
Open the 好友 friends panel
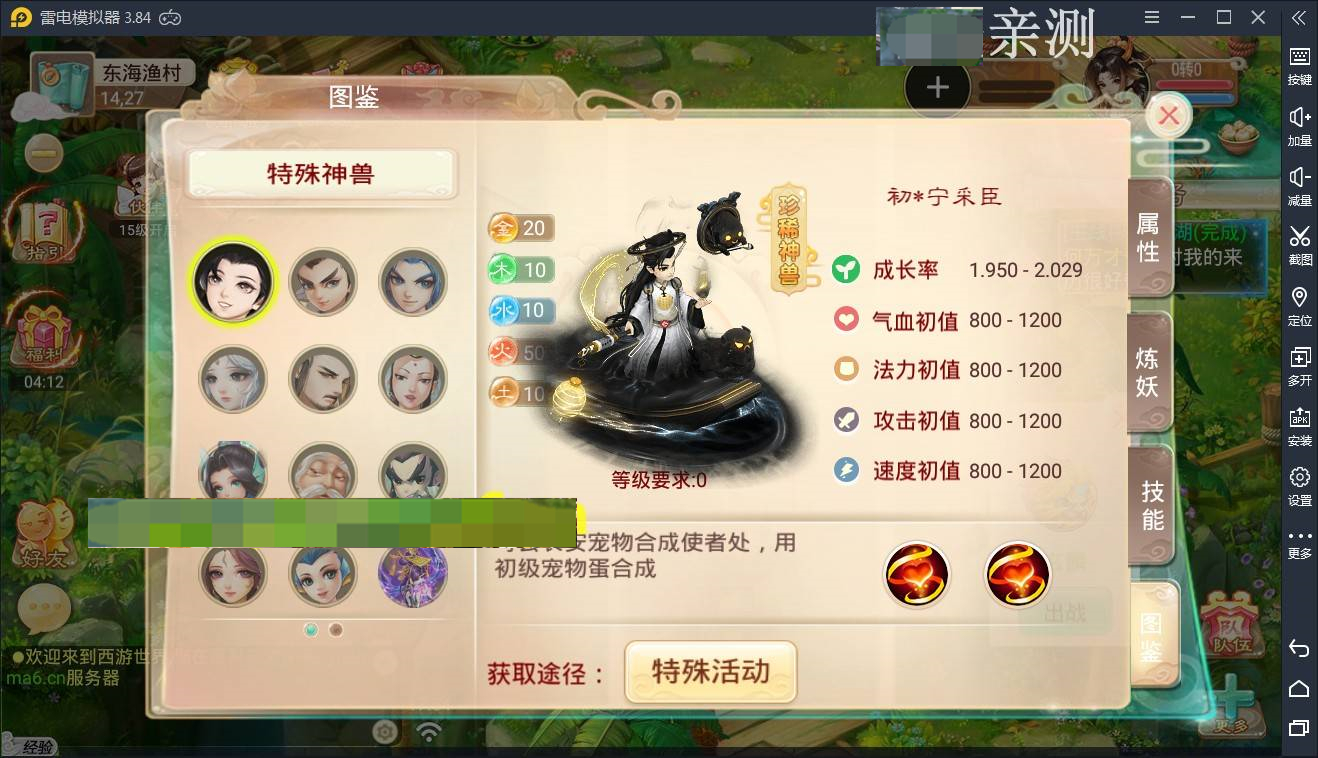pos(44,530)
